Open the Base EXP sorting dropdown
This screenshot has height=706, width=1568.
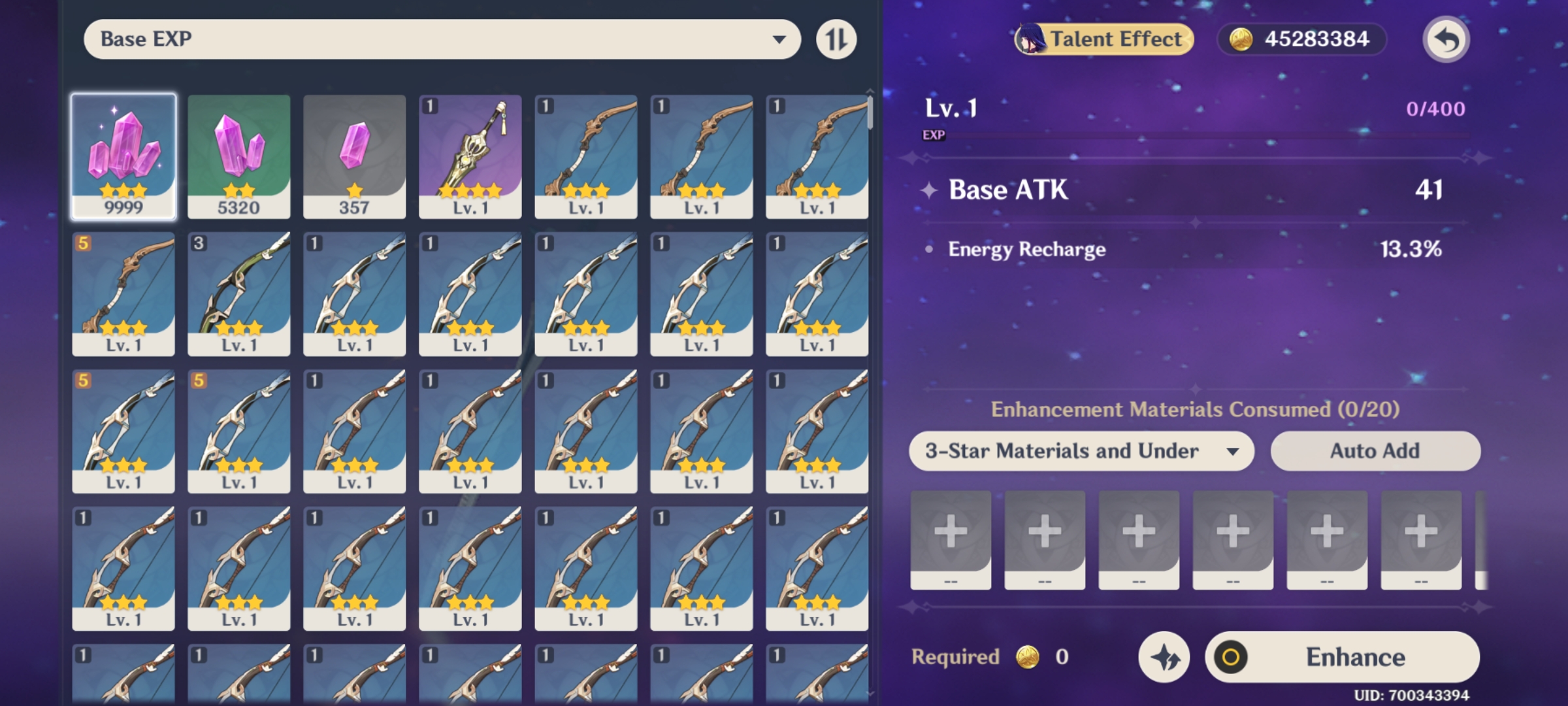[x=442, y=39]
